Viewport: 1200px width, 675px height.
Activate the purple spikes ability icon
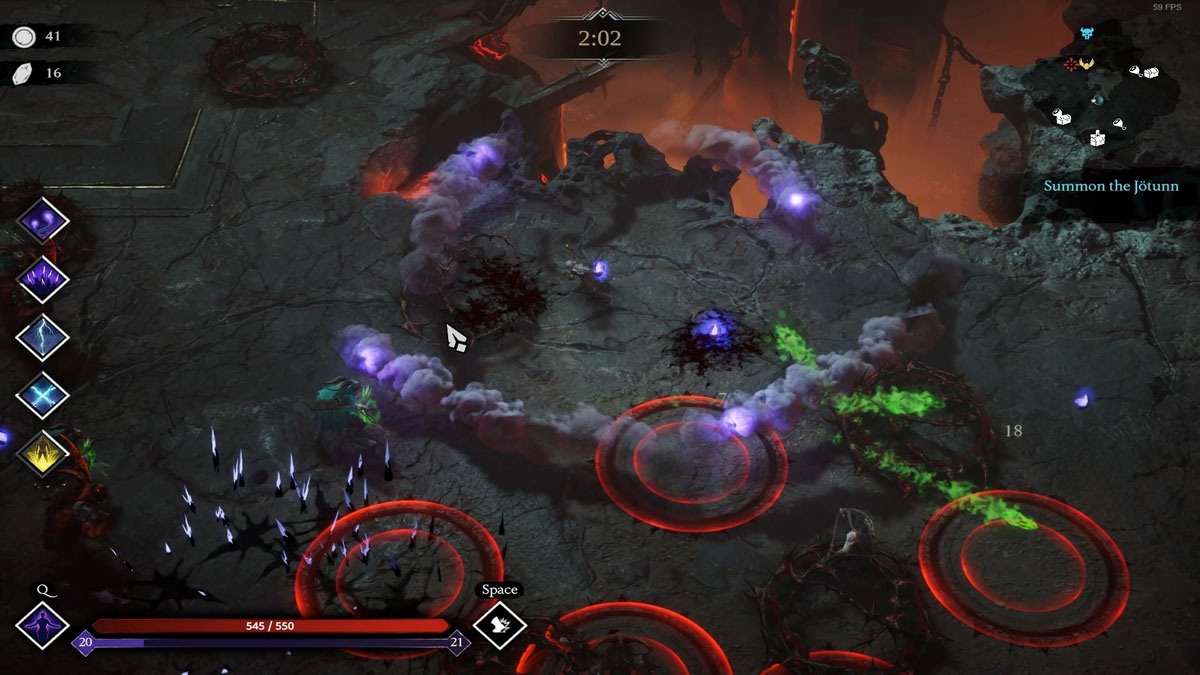tap(43, 279)
